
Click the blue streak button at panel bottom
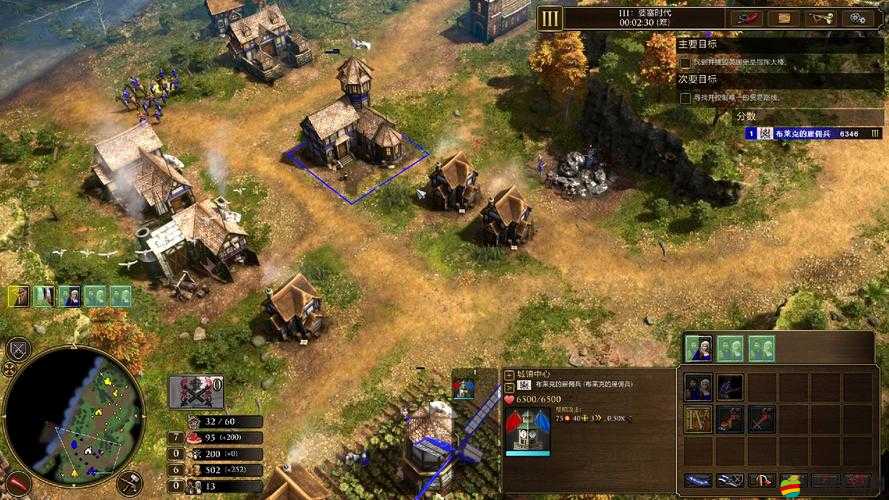699,481
